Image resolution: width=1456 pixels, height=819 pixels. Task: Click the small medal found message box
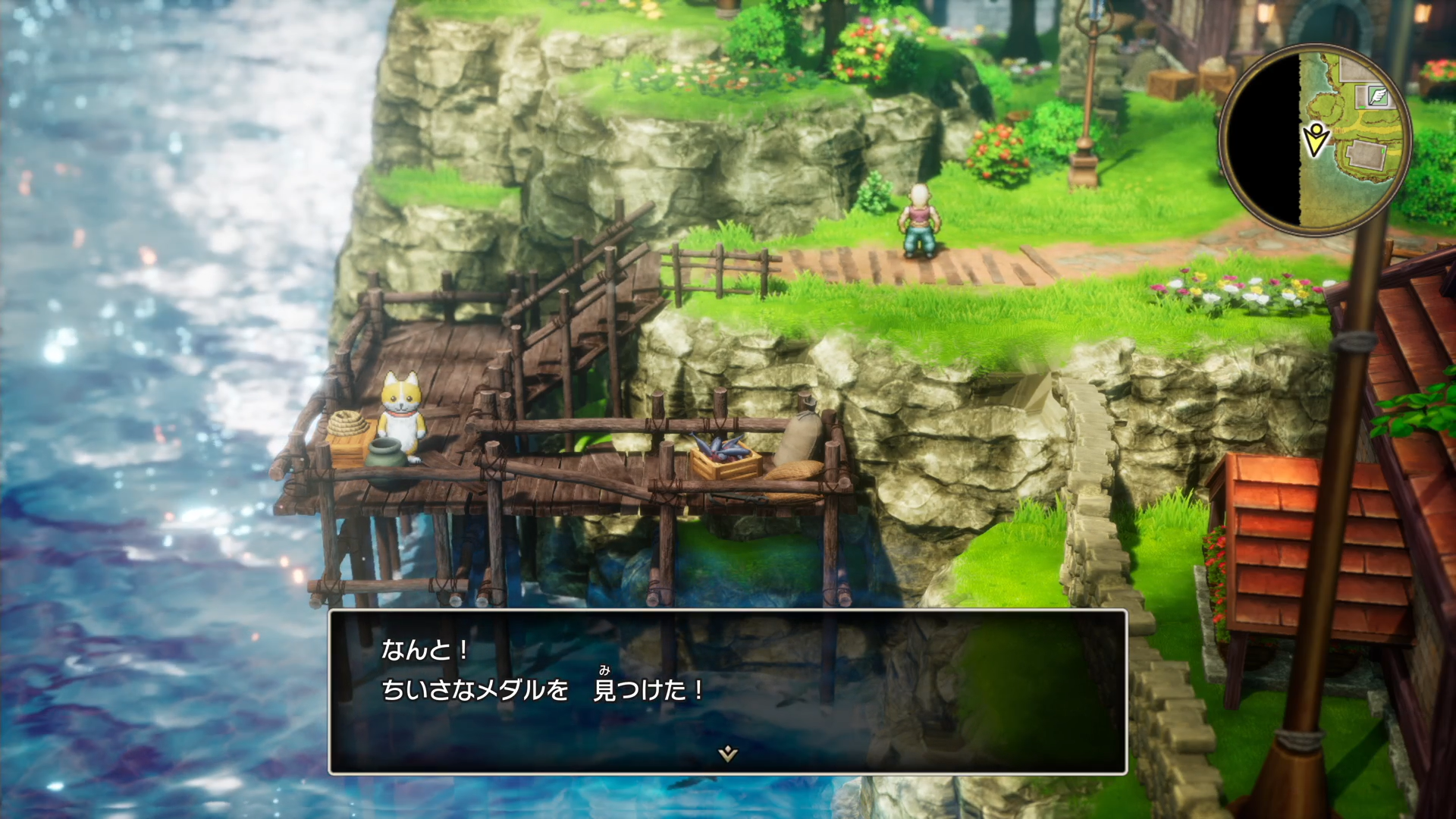pos(727,692)
